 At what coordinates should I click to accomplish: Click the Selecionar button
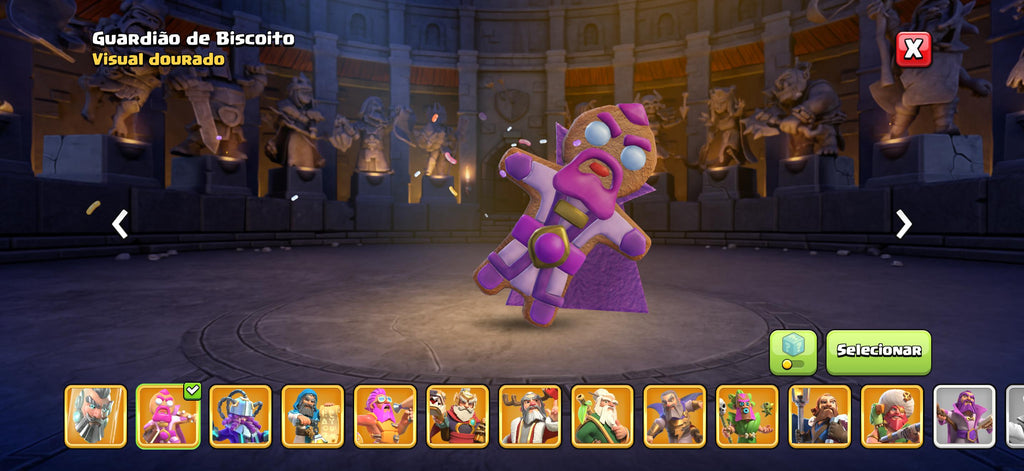click(878, 352)
